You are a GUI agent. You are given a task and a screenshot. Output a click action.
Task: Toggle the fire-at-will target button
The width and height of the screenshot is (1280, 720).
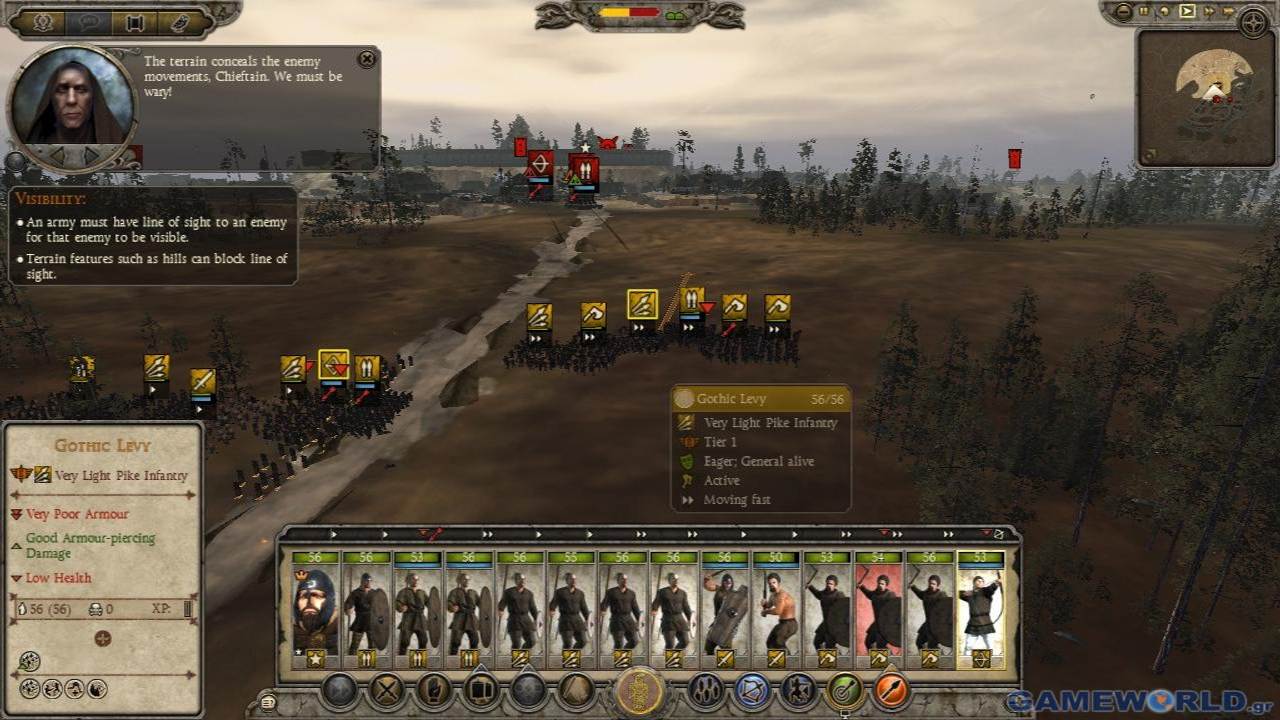(x=845, y=691)
